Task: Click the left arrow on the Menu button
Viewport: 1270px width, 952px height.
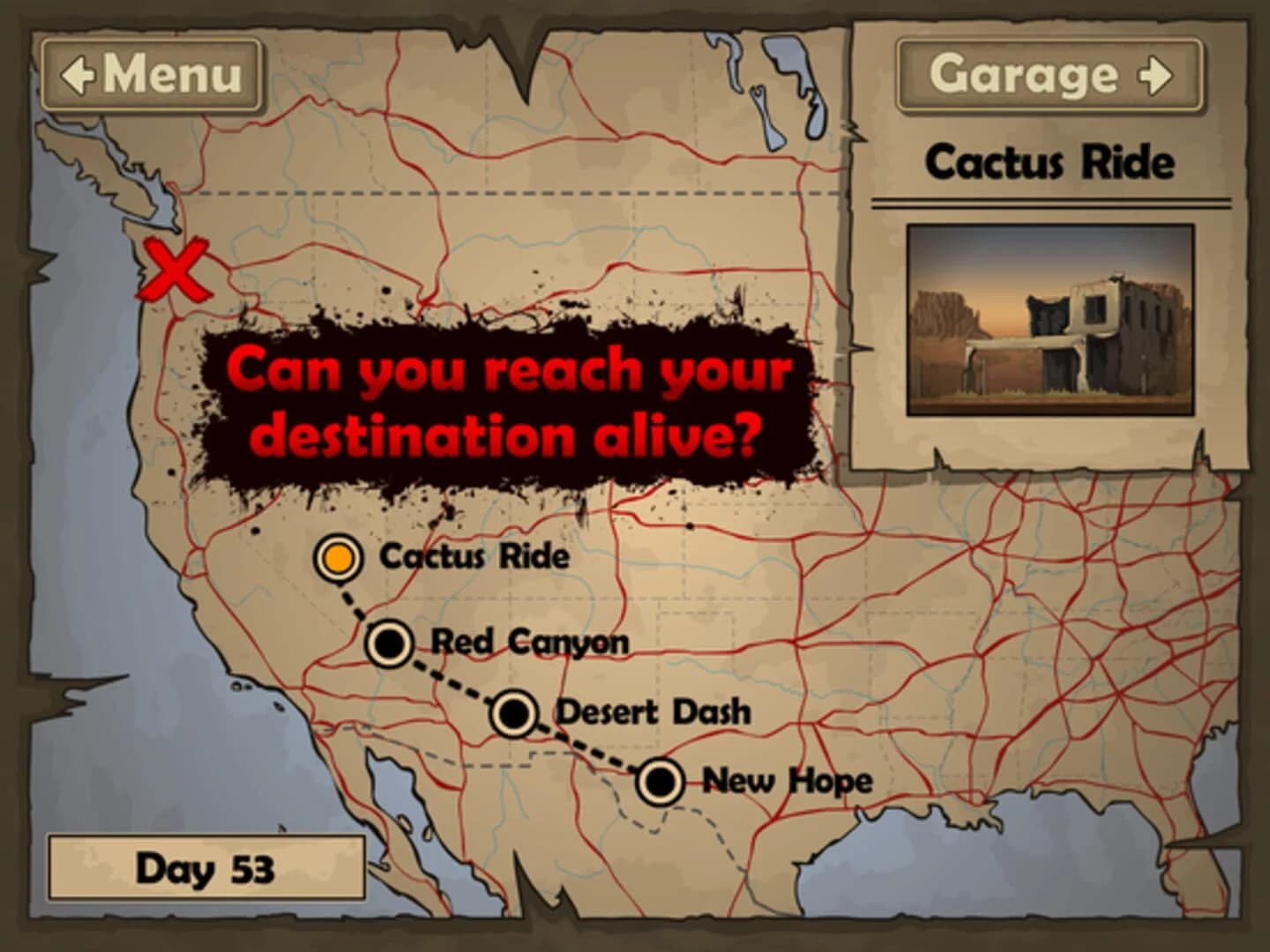Action: coord(77,75)
